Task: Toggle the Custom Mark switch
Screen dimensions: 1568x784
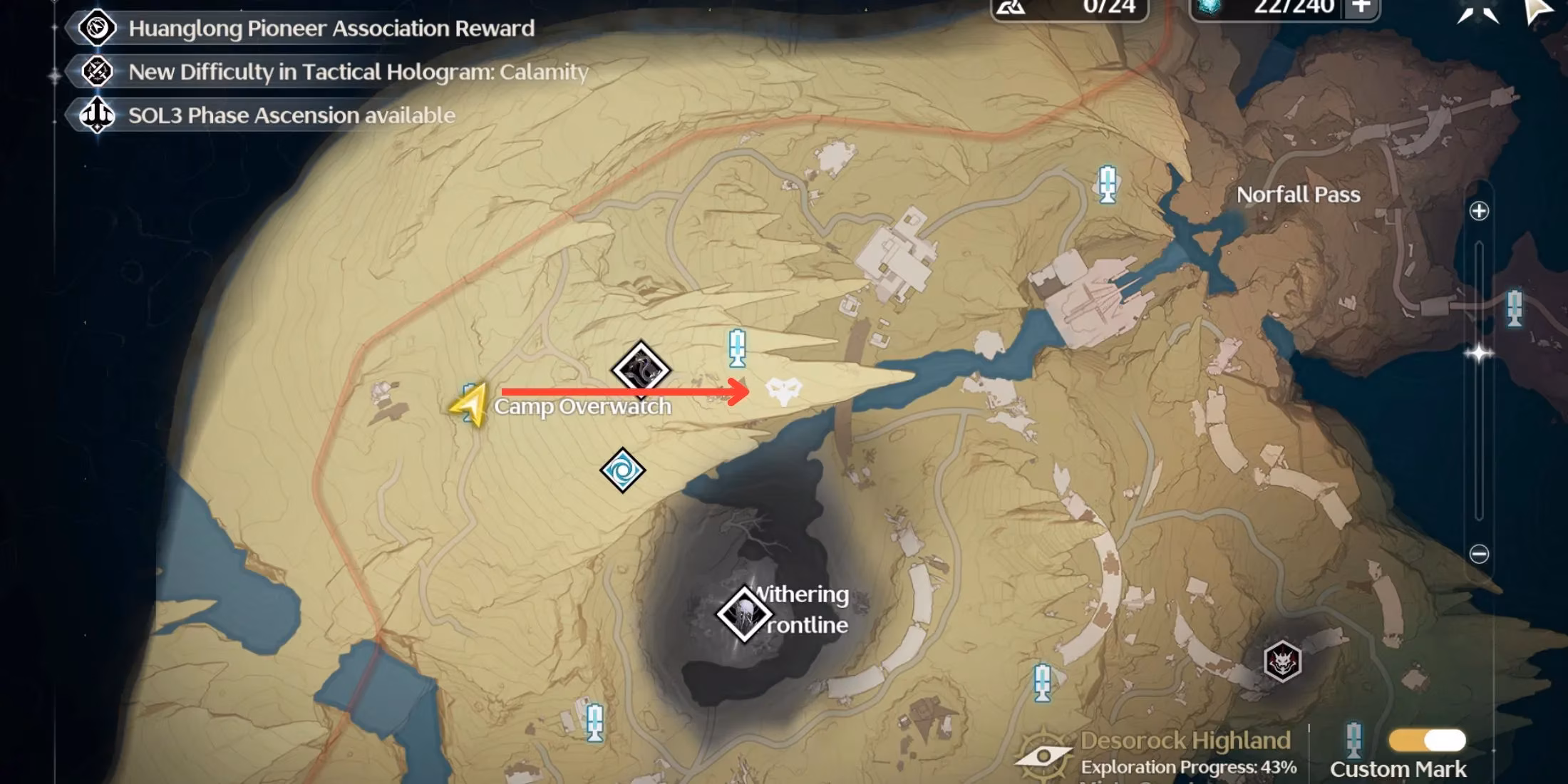Action: (x=1427, y=741)
